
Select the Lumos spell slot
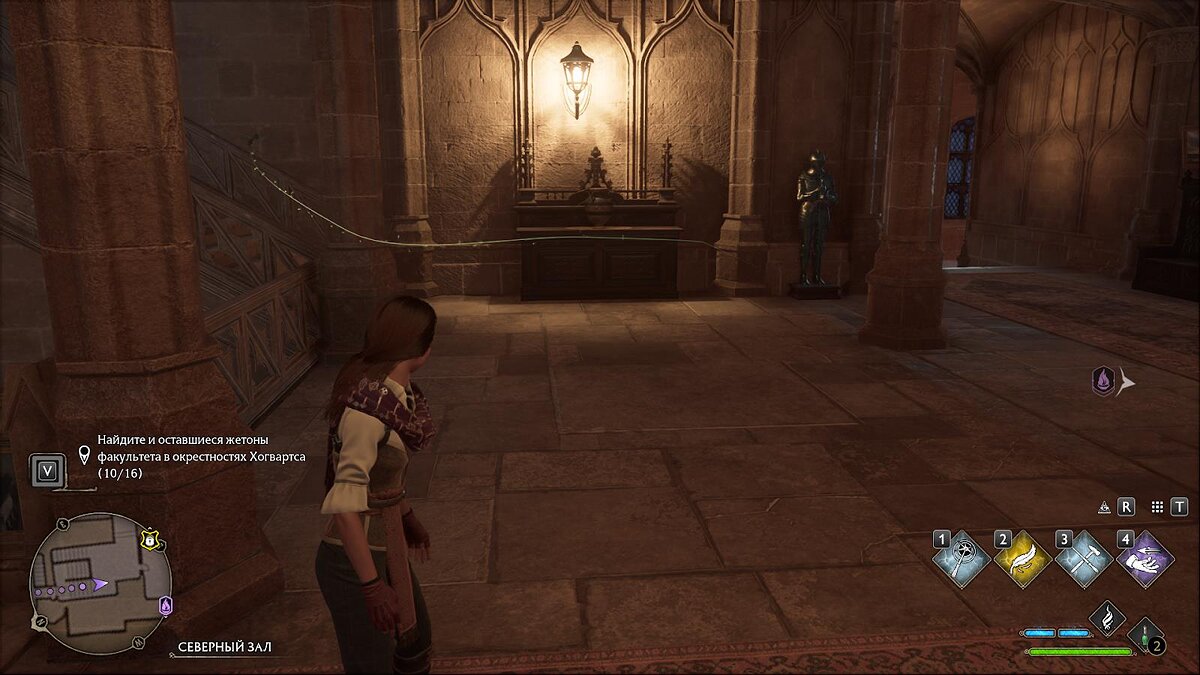click(x=962, y=559)
